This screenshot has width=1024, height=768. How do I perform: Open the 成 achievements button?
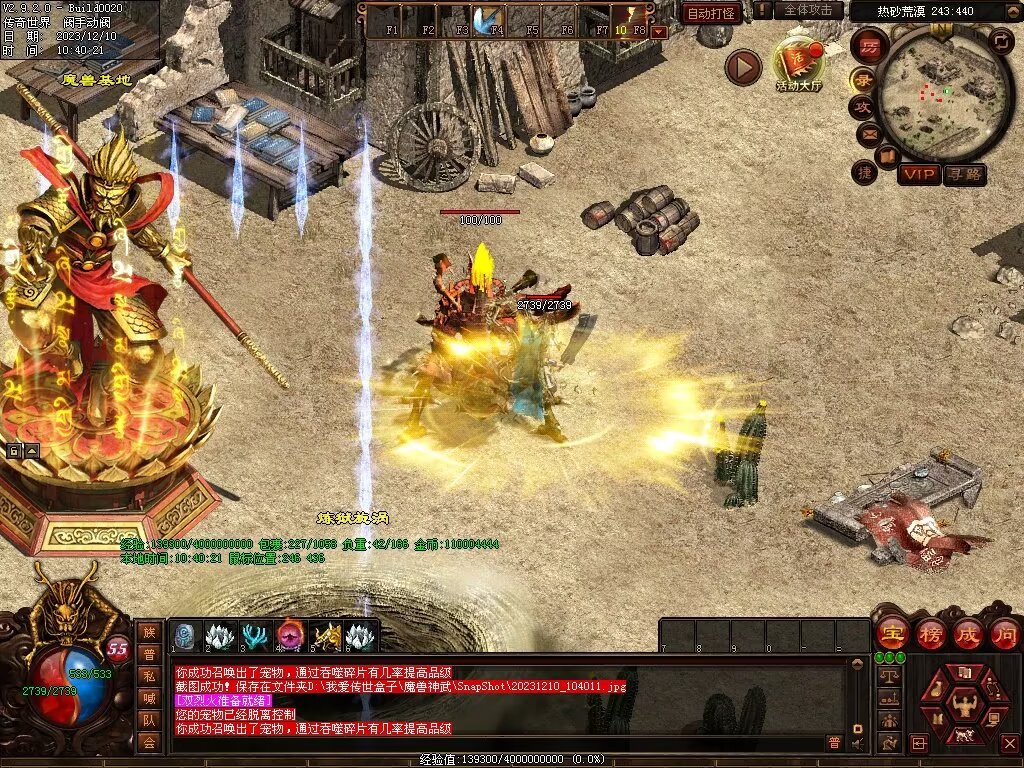pyautogui.click(x=968, y=633)
